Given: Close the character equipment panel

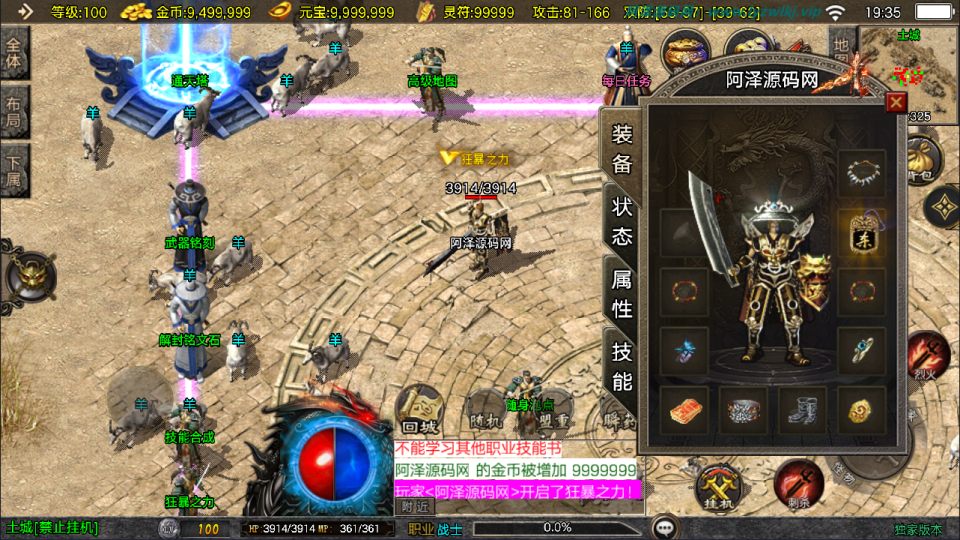Looking at the screenshot, I should (x=896, y=102).
